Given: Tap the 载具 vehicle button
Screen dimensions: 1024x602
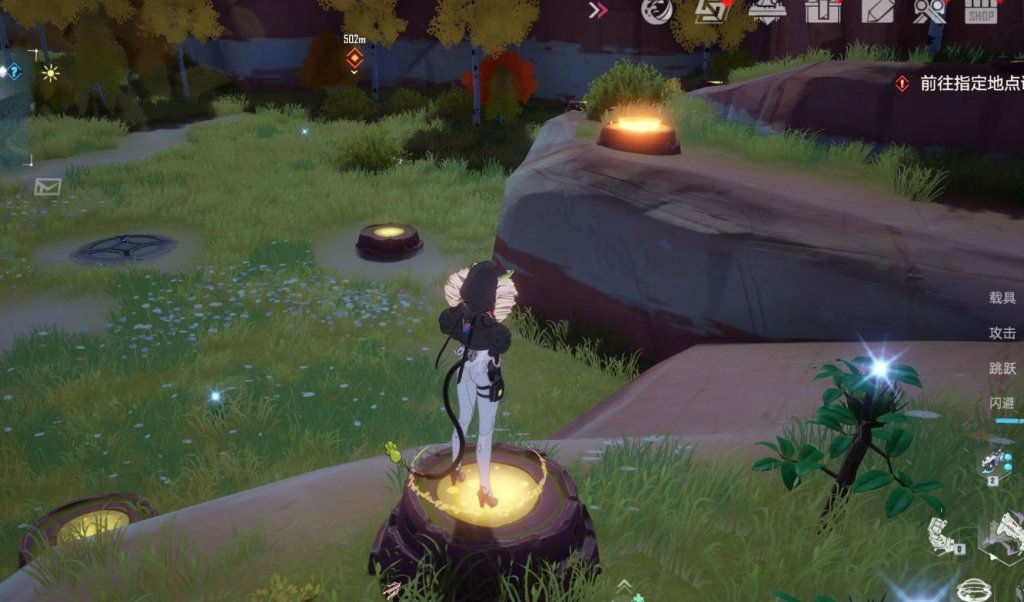Looking at the screenshot, I should [x=1002, y=298].
